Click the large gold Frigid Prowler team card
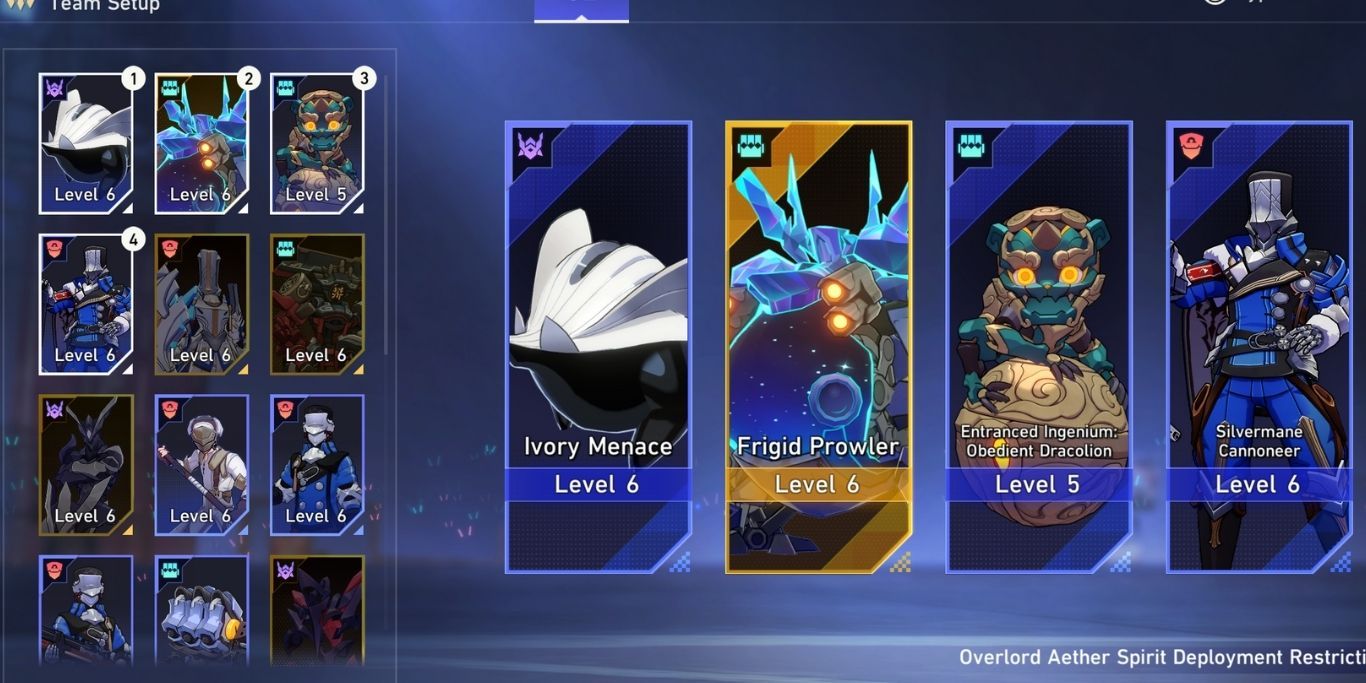 (818, 347)
